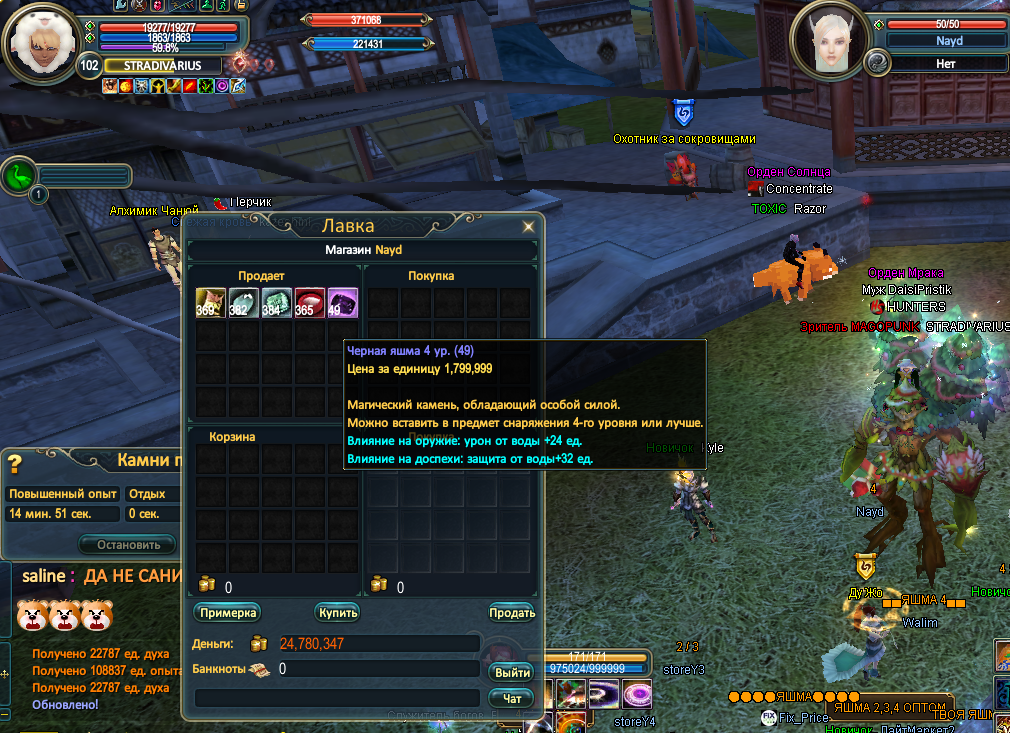Click the Выйти button

tap(512, 672)
